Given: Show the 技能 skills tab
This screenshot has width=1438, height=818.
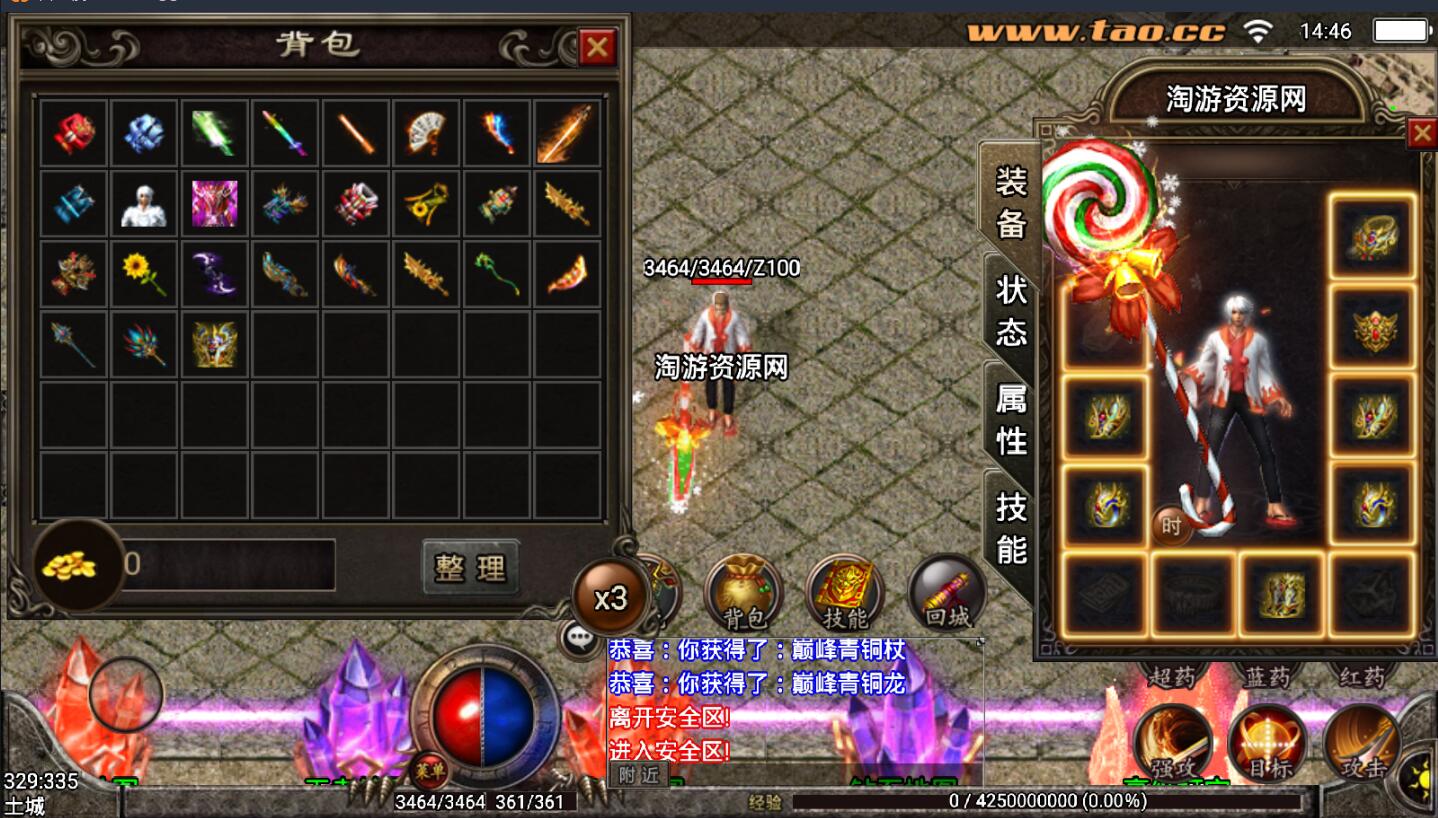Looking at the screenshot, I should [1011, 527].
